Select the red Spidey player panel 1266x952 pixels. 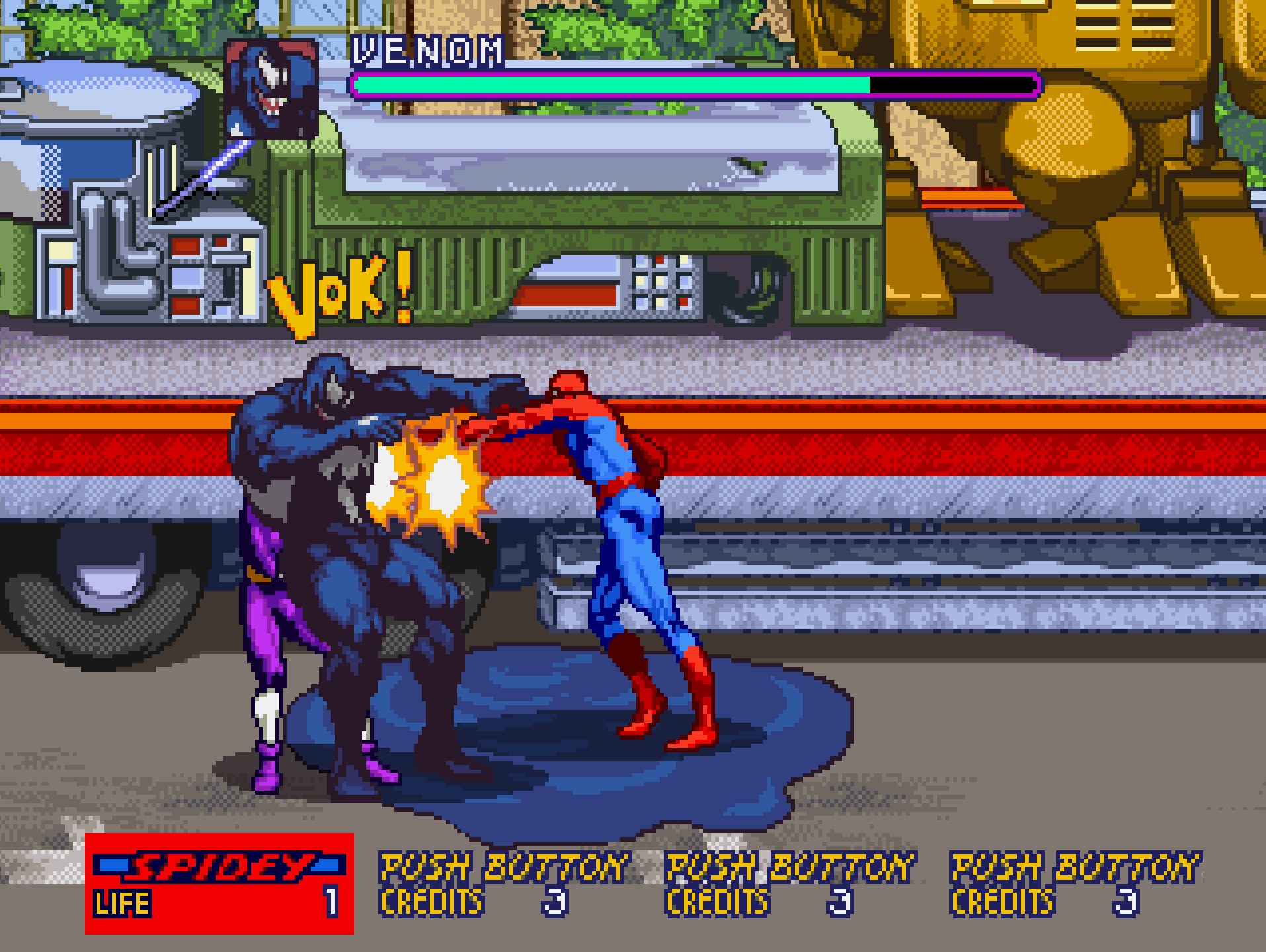tap(219, 883)
